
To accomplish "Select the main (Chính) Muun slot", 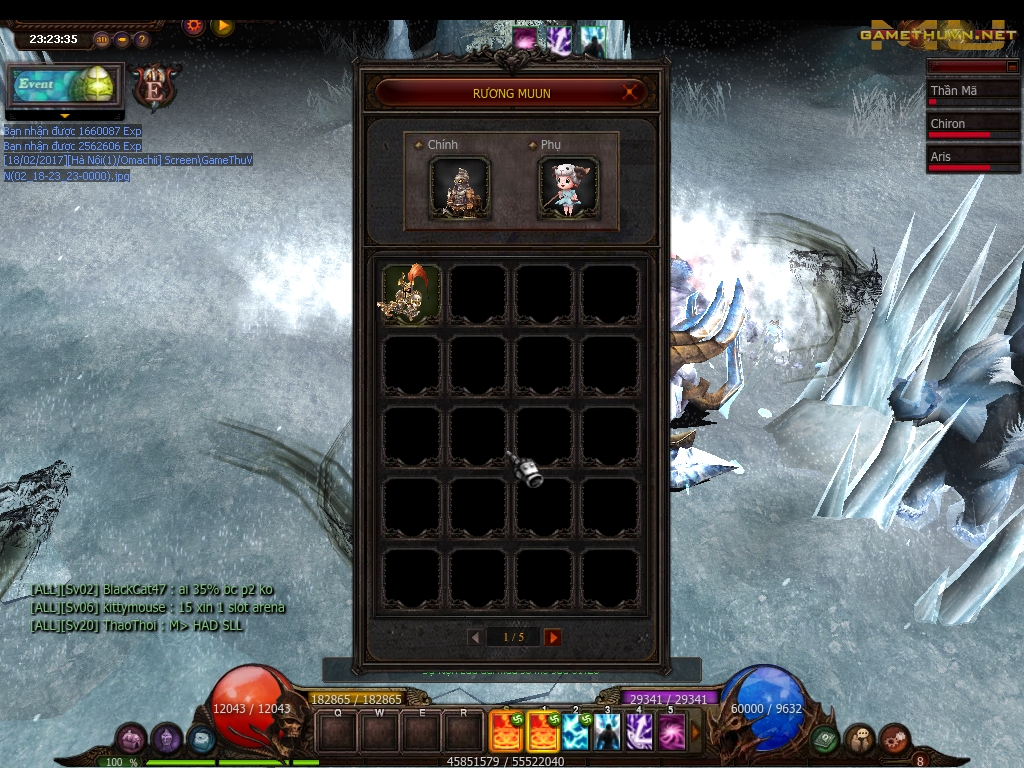I will coord(460,187).
